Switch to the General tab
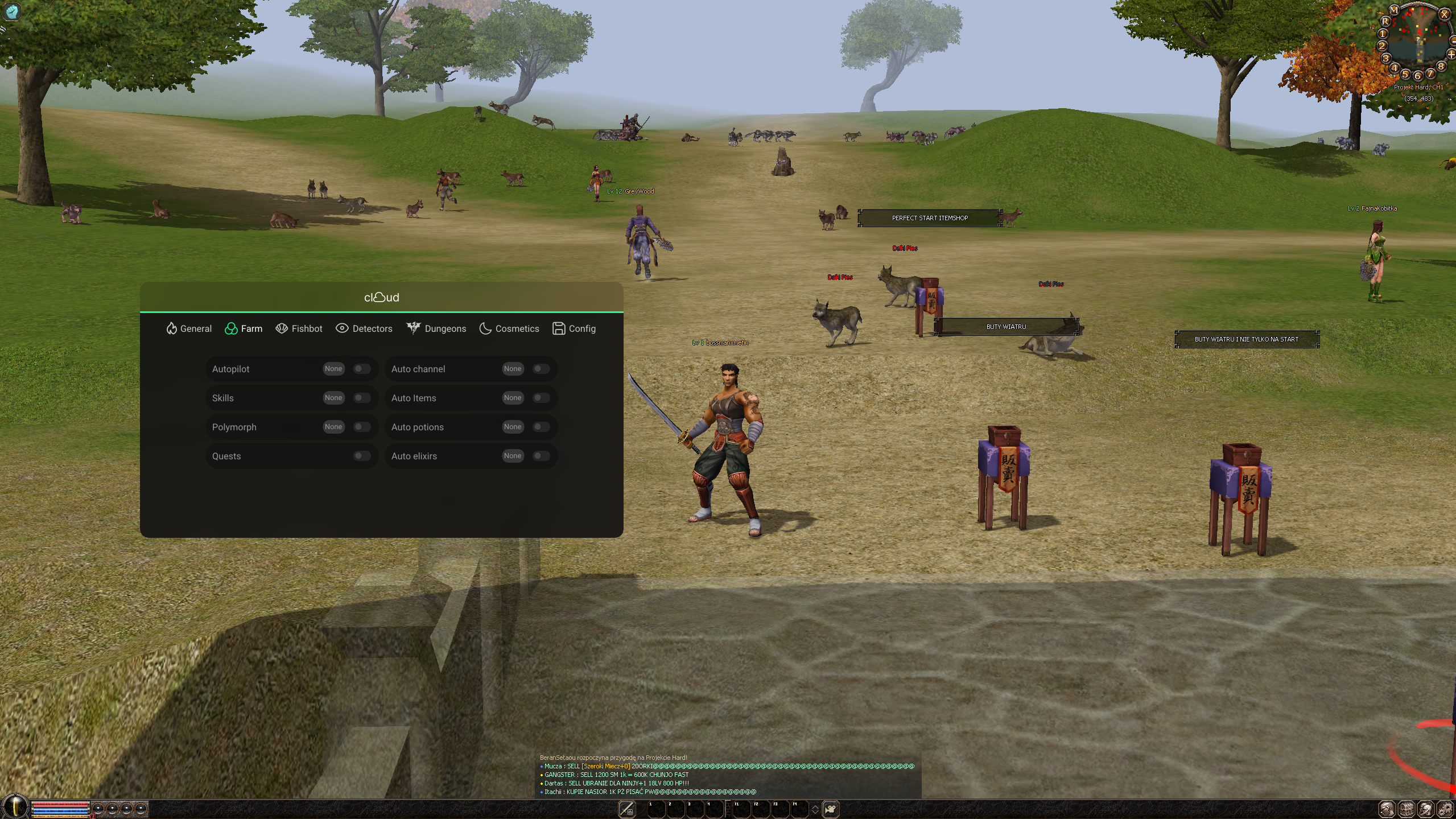1456x819 pixels. [x=189, y=328]
